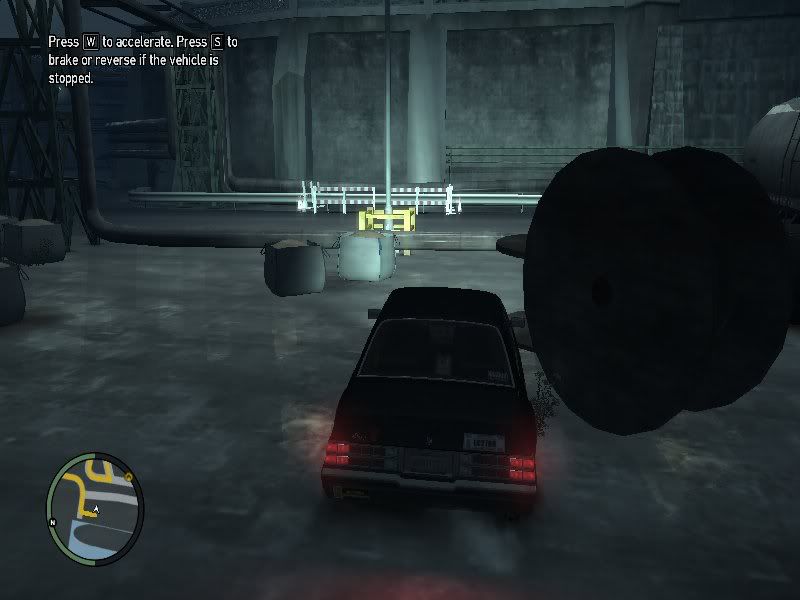Screen dimensions: 800x600
Task: Click the north compass marker on the radar
Action: [52, 523]
